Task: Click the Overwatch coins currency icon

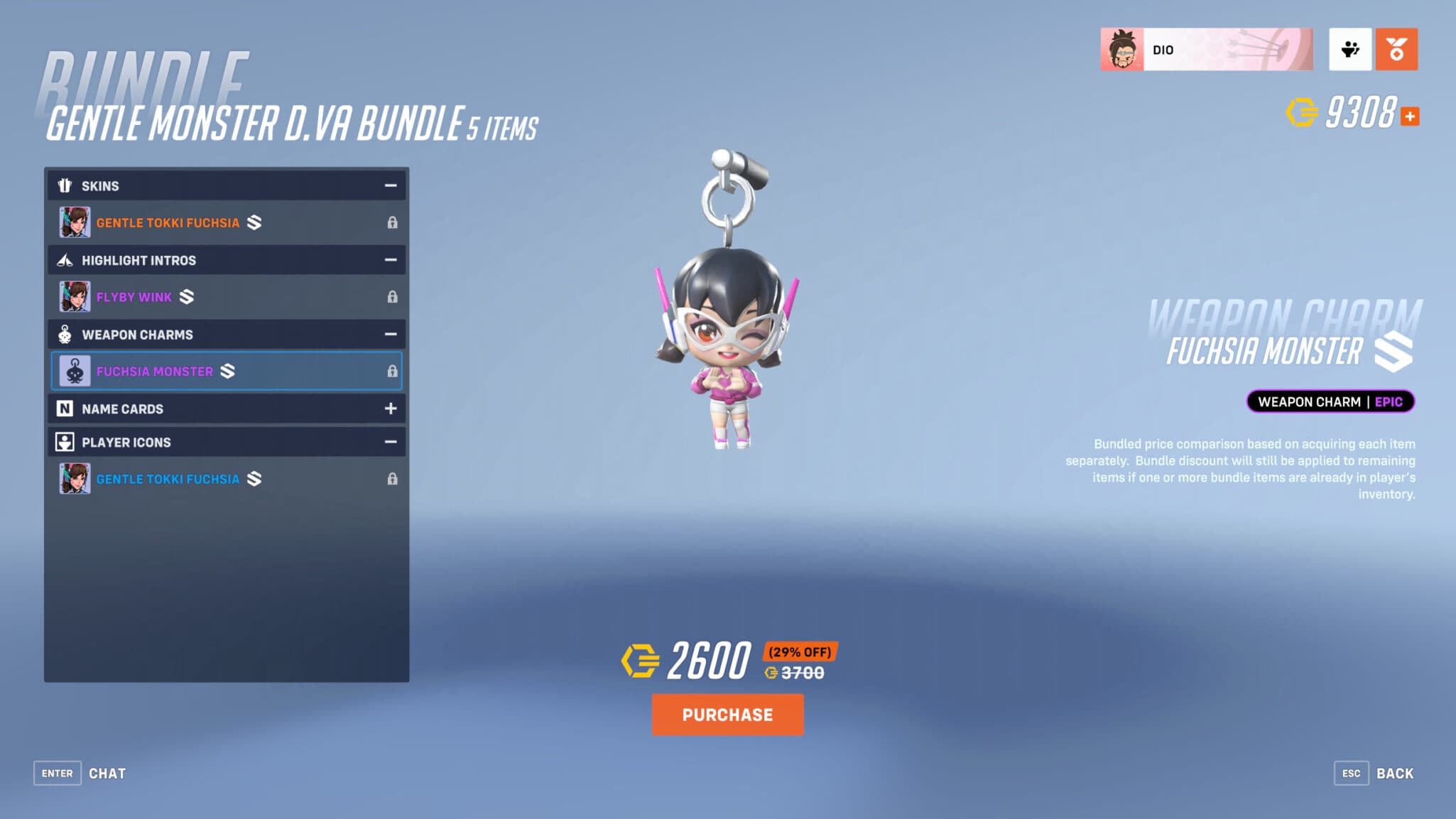Action: (x=1301, y=112)
